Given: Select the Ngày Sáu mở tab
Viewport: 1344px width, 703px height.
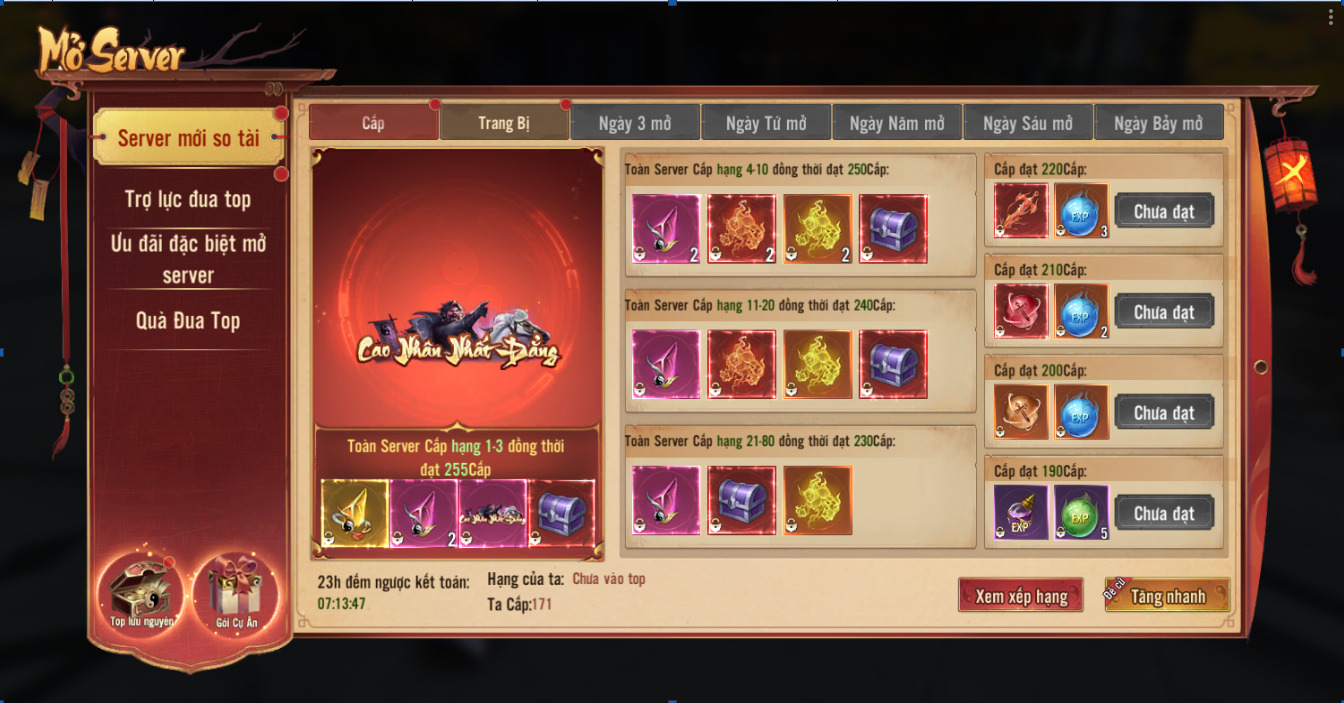Looking at the screenshot, I should pyautogui.click(x=1028, y=123).
